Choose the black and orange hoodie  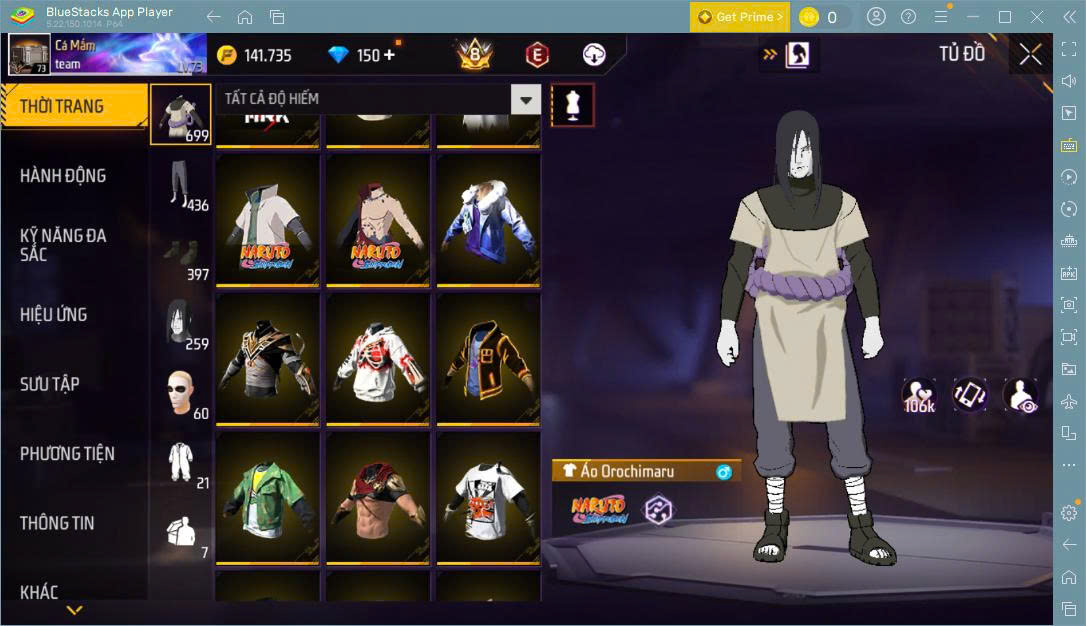click(487, 358)
